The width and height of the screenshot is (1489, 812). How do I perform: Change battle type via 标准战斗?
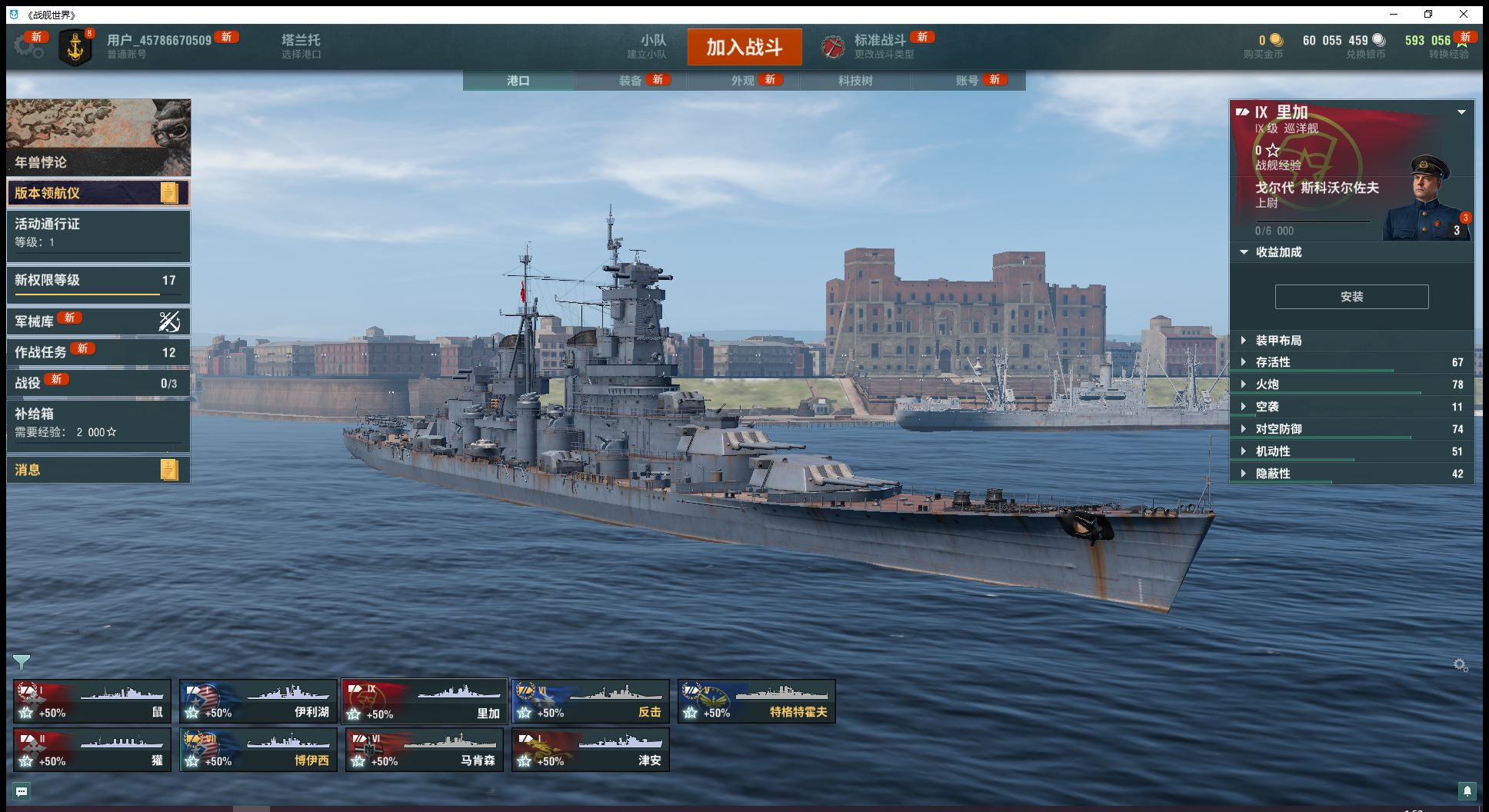(x=879, y=46)
